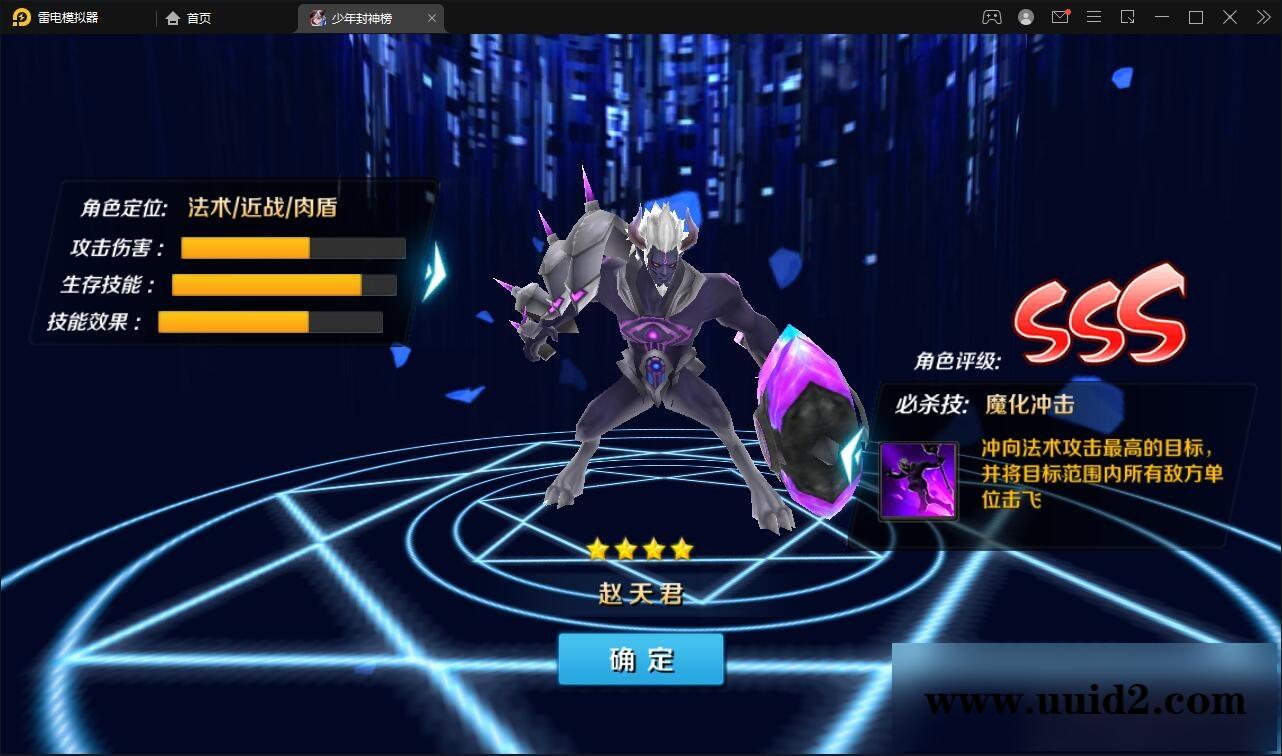This screenshot has width=1282, height=756.
Task: Click the LDPlayer logo
Action: pyautogui.click(x=20, y=17)
